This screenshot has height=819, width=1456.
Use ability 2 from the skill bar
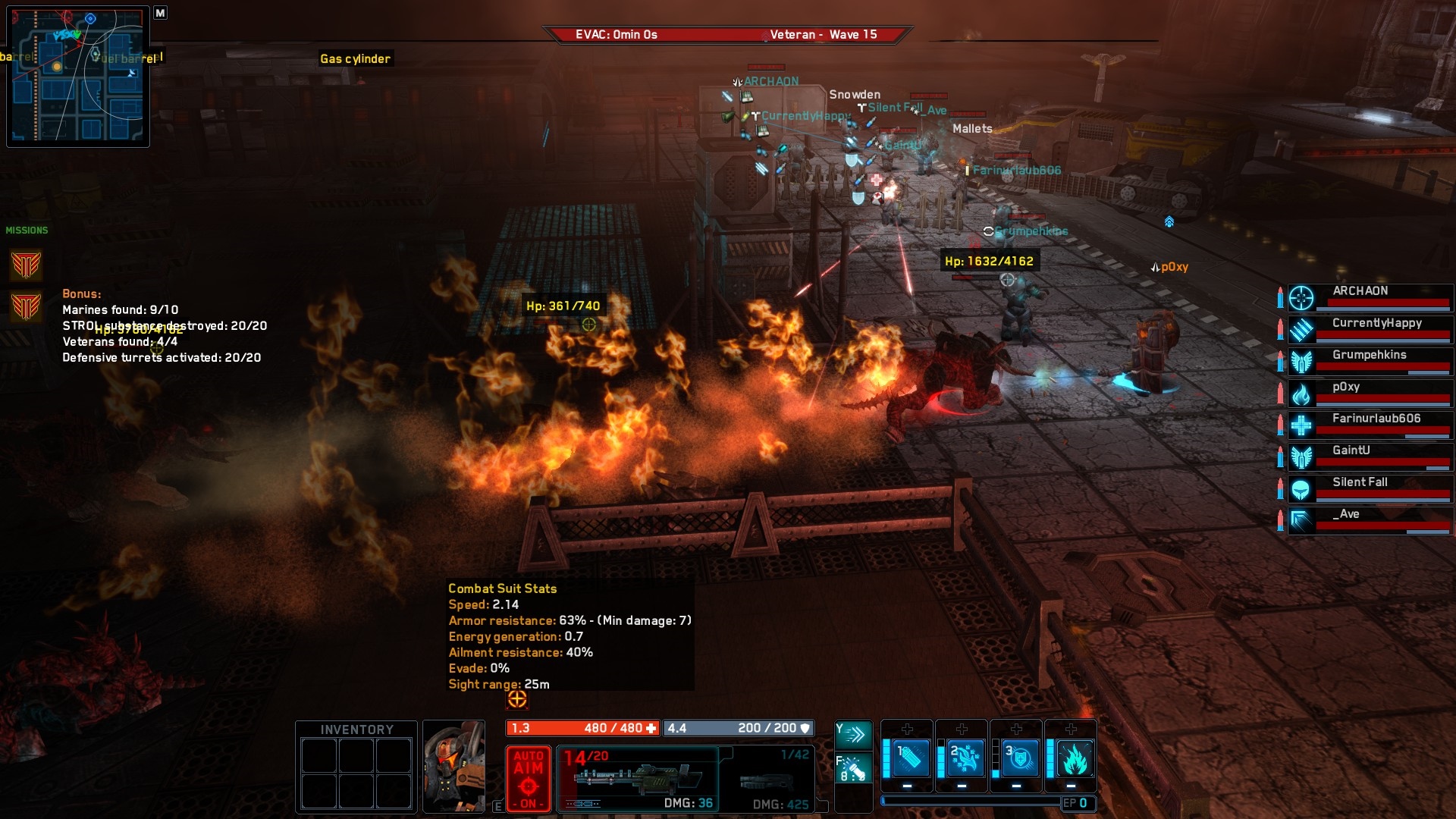(x=965, y=758)
